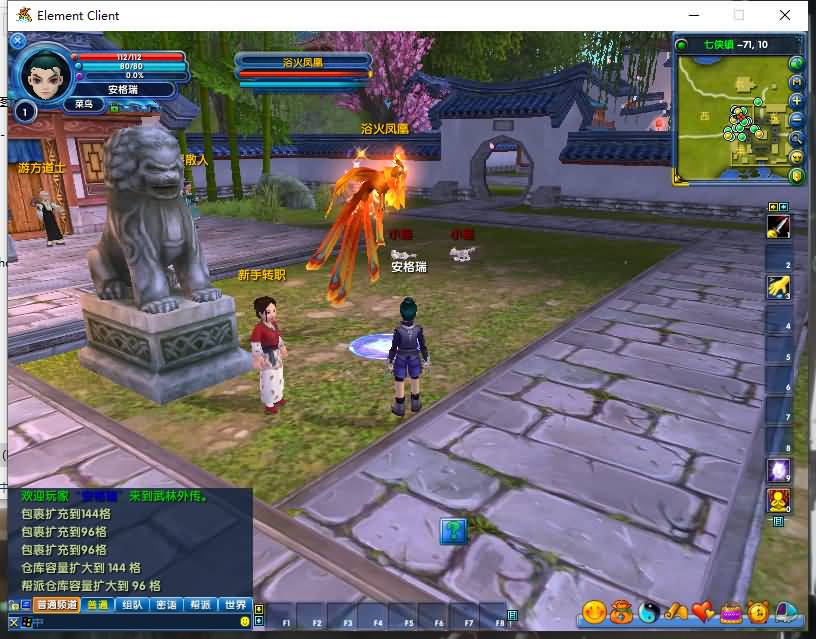The width and height of the screenshot is (816, 639).
Task: Zoom in the minimap with plus button
Action: 796,101
